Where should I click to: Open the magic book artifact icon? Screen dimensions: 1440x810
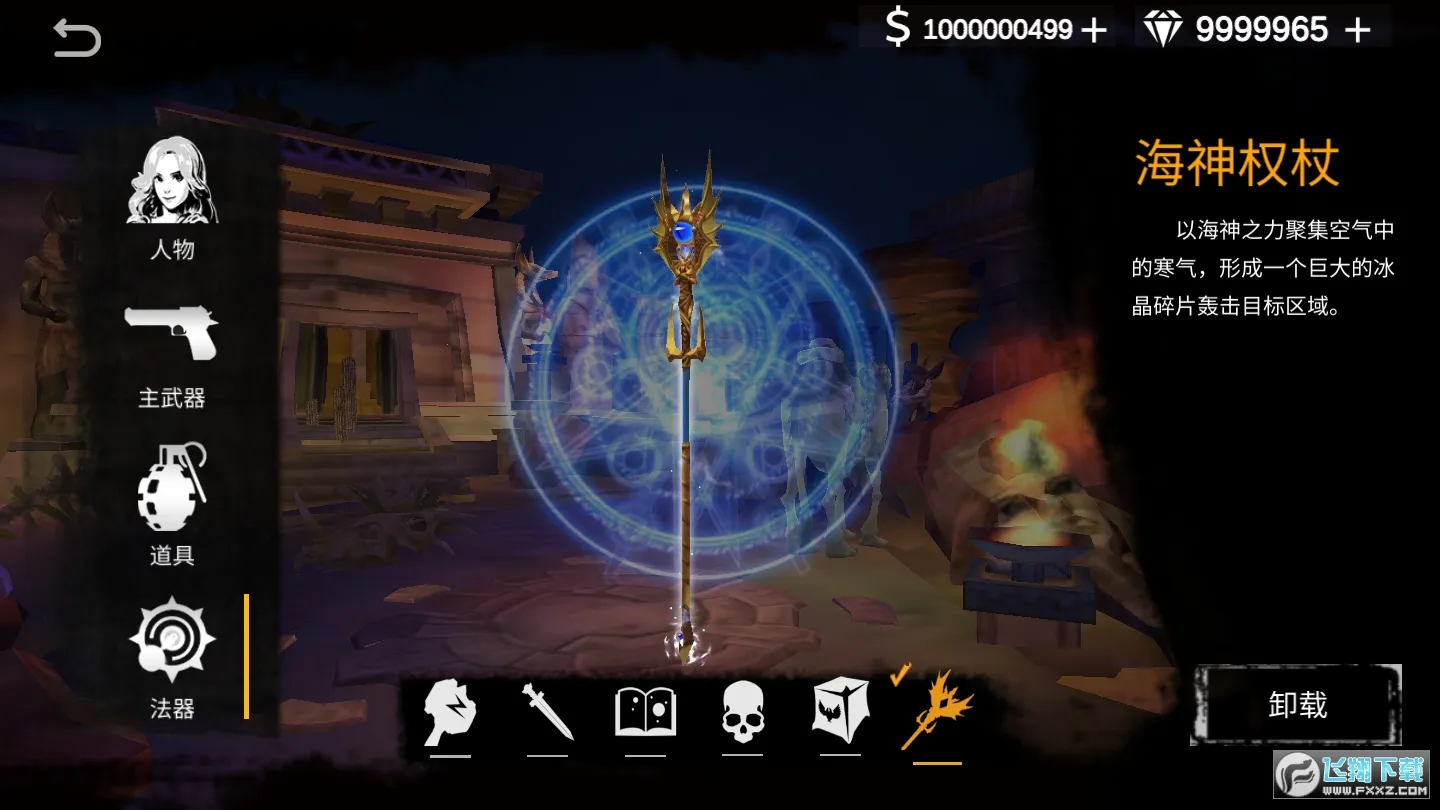coord(645,712)
